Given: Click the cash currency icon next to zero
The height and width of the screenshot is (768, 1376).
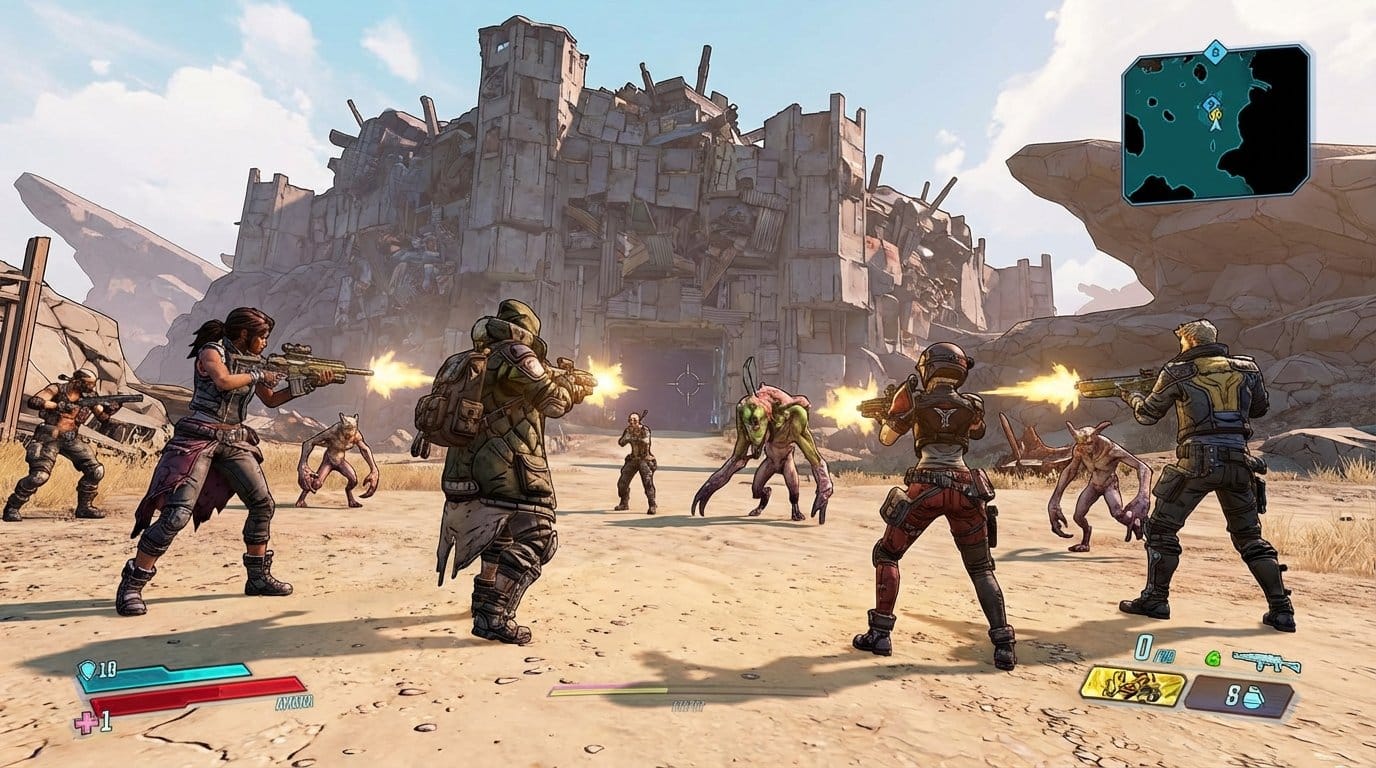Looking at the screenshot, I should click(x=1165, y=656).
